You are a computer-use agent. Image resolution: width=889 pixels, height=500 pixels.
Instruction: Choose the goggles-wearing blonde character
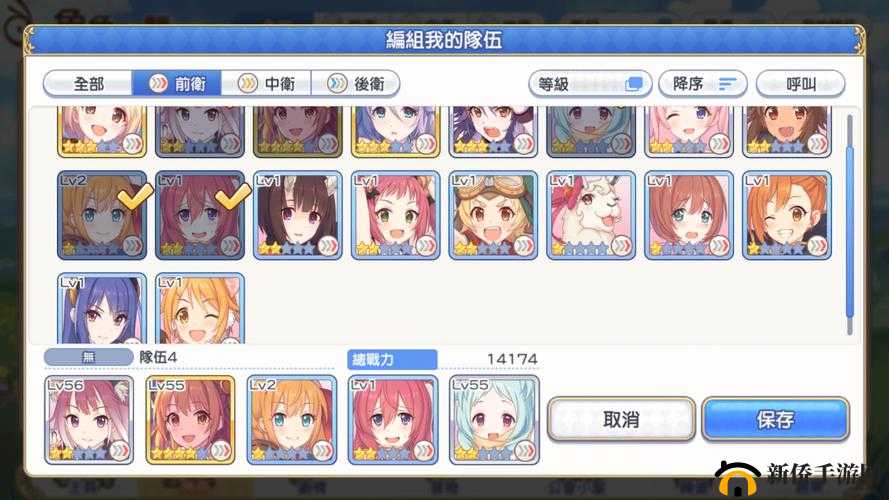(x=493, y=215)
